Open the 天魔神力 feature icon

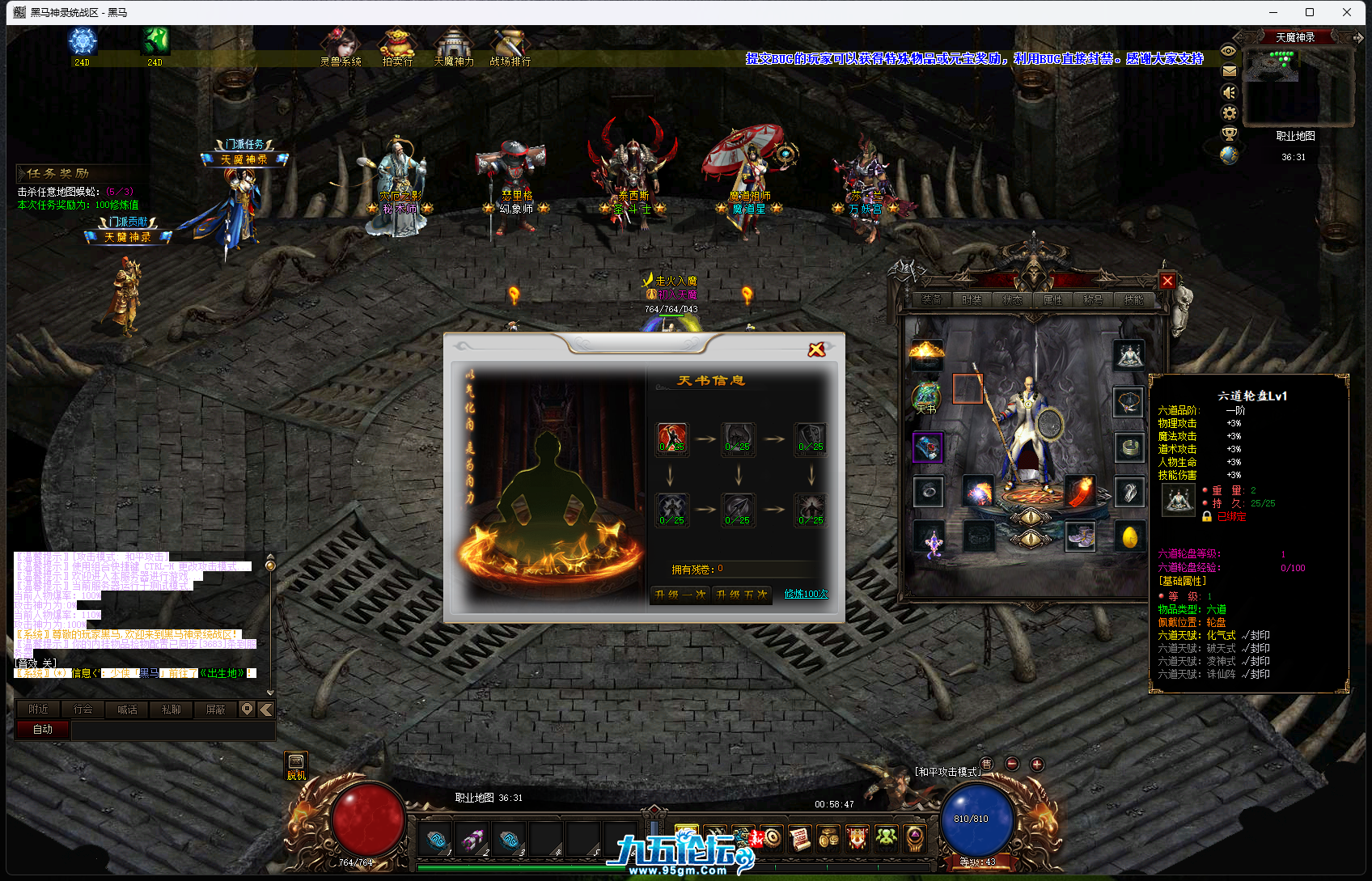click(454, 44)
